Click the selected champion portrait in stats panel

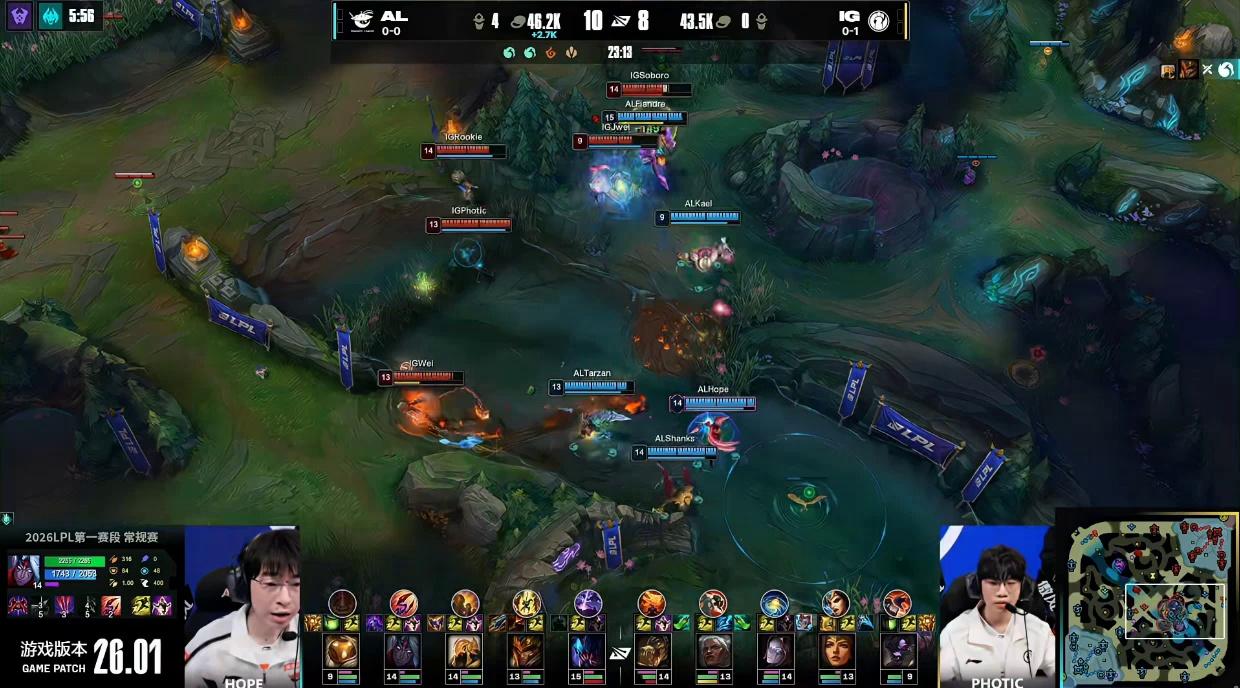point(23,571)
